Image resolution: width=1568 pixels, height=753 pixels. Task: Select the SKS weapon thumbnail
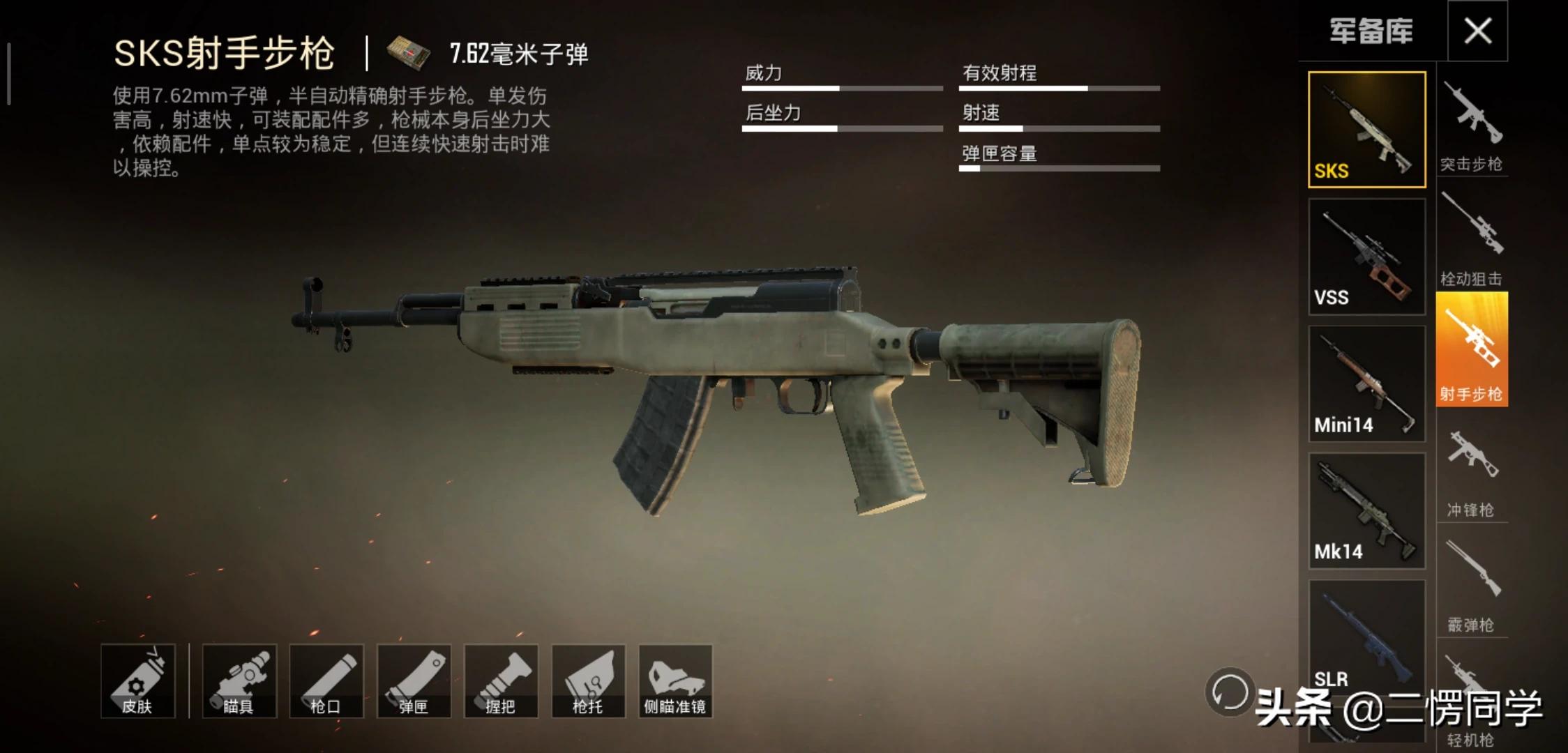pos(1366,130)
